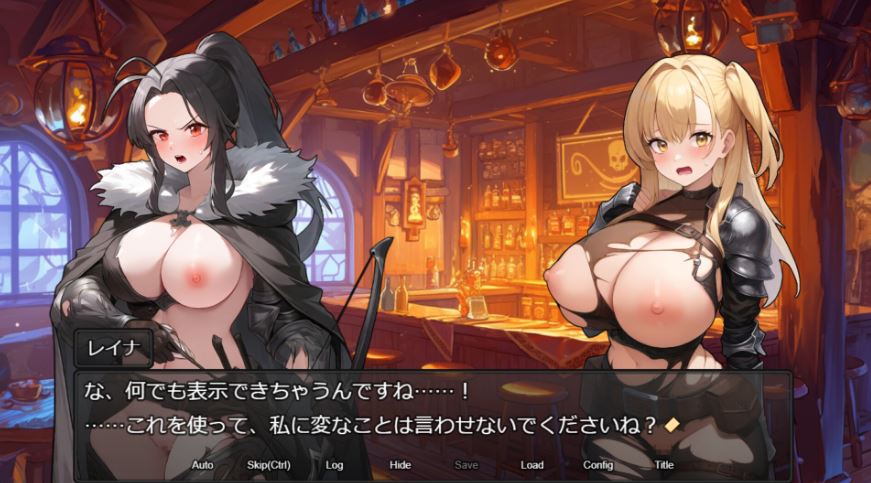871x483 pixels.
Task: Open the dialogue Log
Action: (x=334, y=465)
